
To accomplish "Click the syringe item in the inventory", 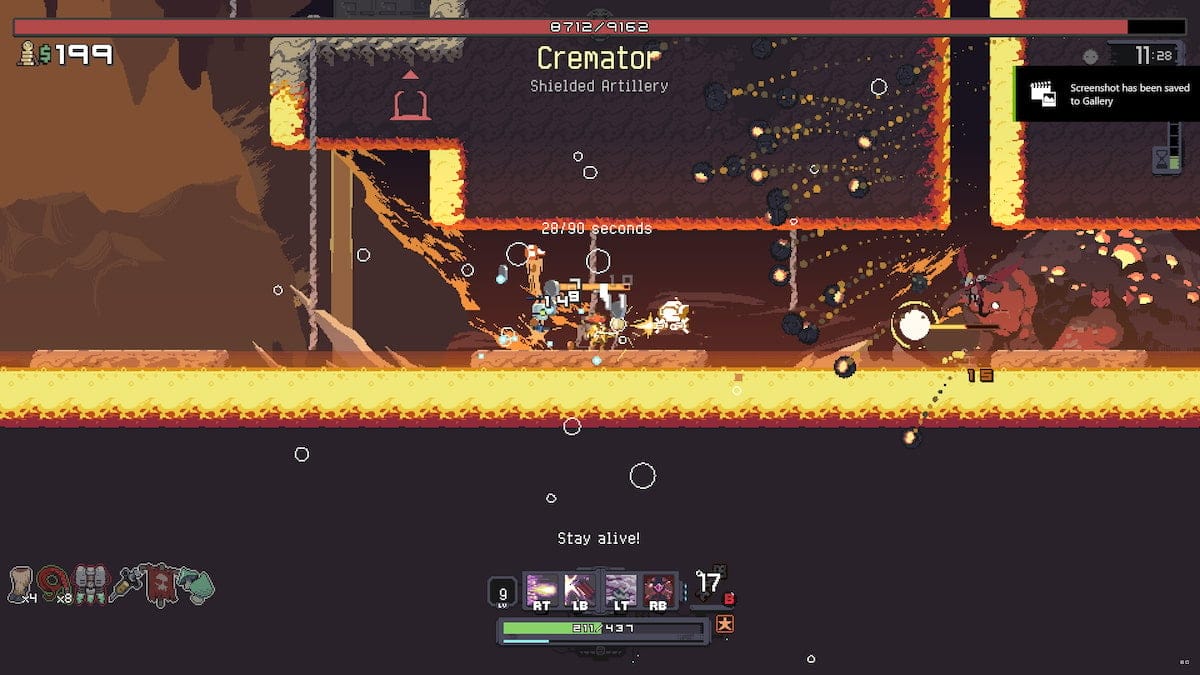I will [126, 583].
